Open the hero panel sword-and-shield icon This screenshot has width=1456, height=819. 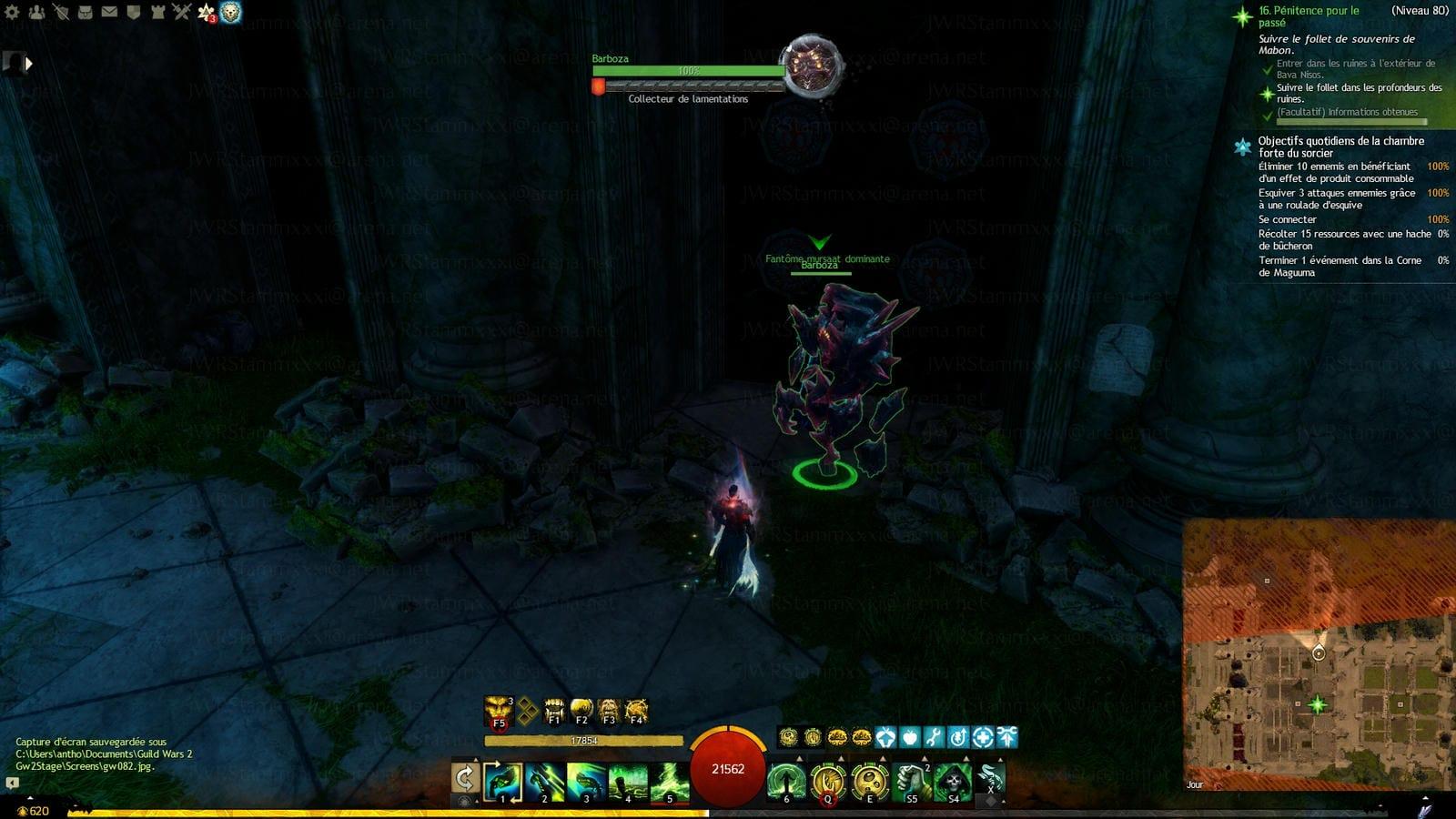point(60,12)
